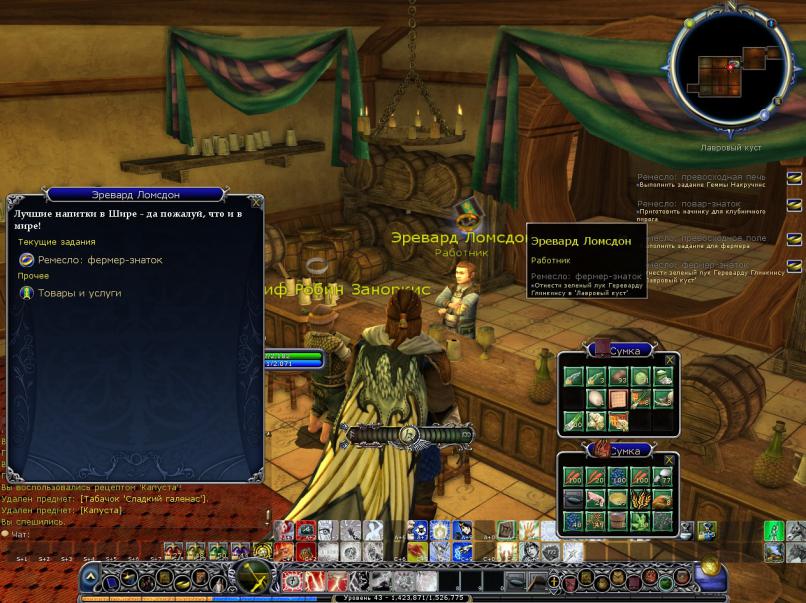Viewport: 806px width, 603px height.
Task: Open main menu arrow button on toolbar
Action: coord(90,578)
